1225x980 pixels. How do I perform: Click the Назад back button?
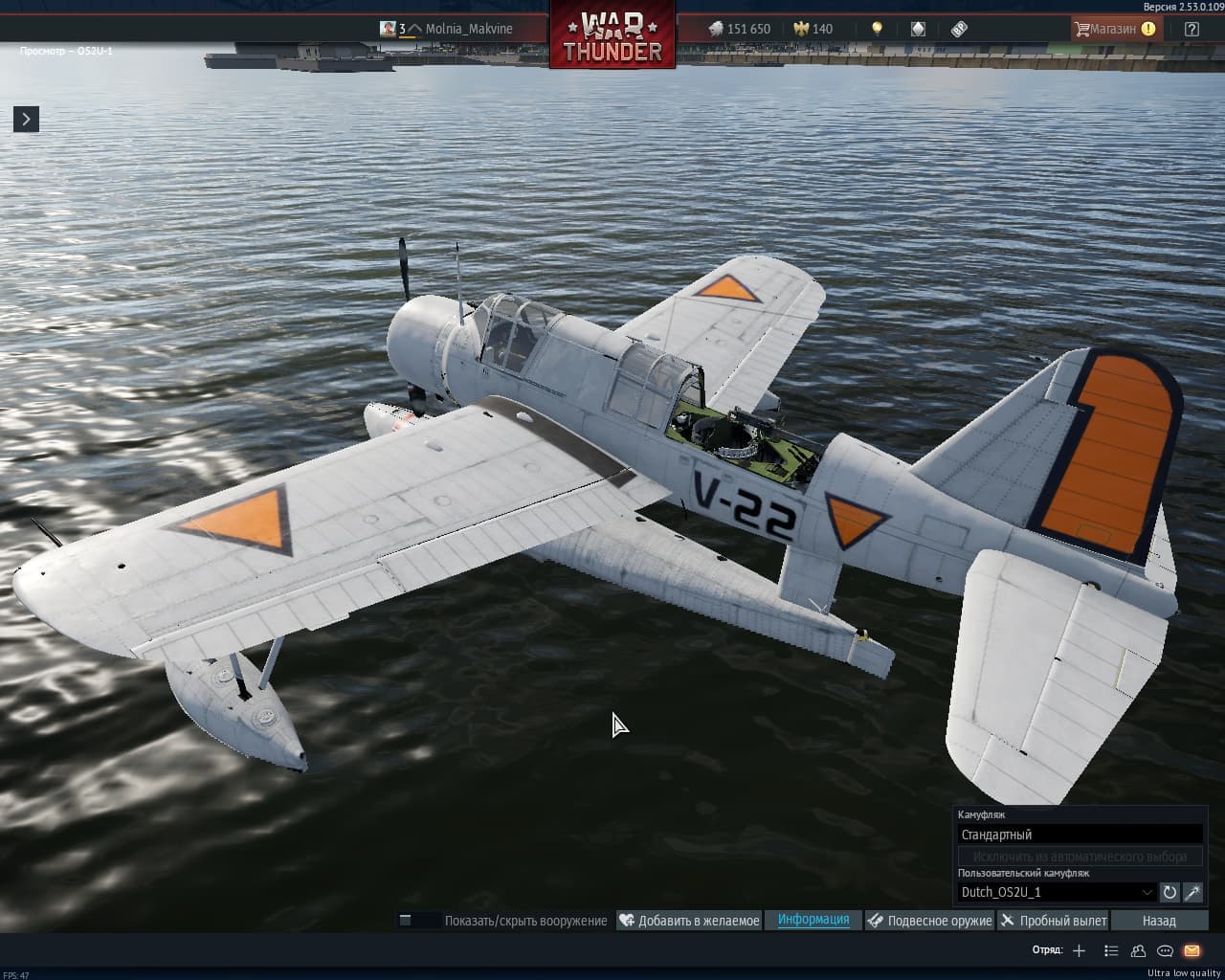point(1158,921)
